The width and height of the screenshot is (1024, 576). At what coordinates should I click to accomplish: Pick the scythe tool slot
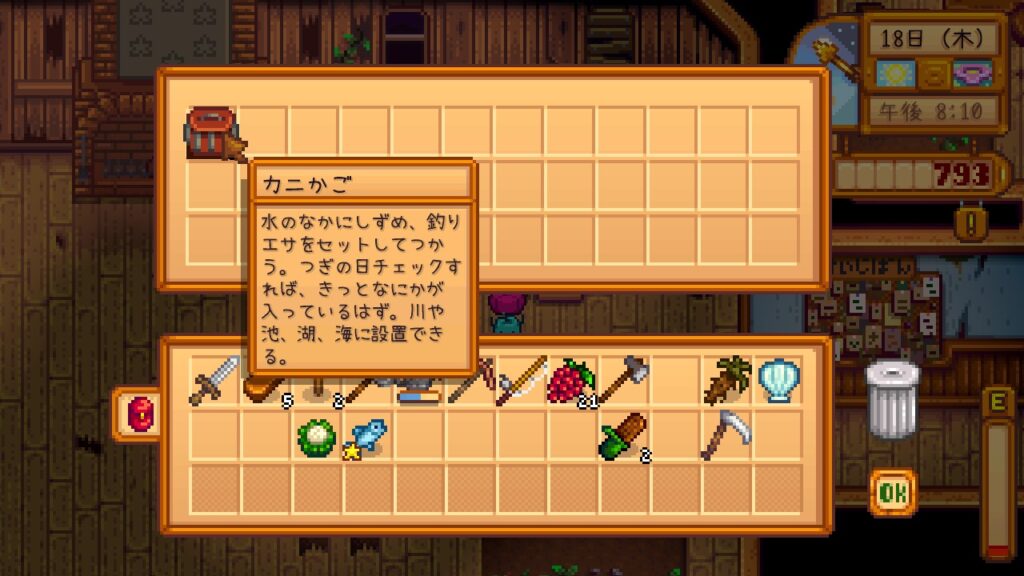coord(726,434)
